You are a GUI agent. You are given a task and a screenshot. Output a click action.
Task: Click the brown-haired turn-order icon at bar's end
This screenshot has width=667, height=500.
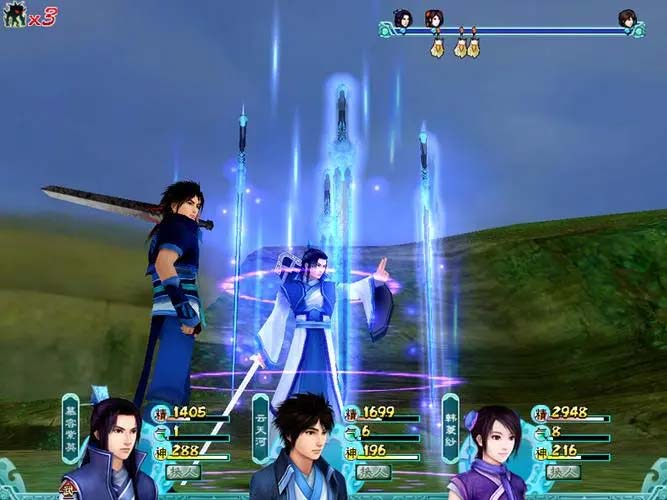(627, 18)
